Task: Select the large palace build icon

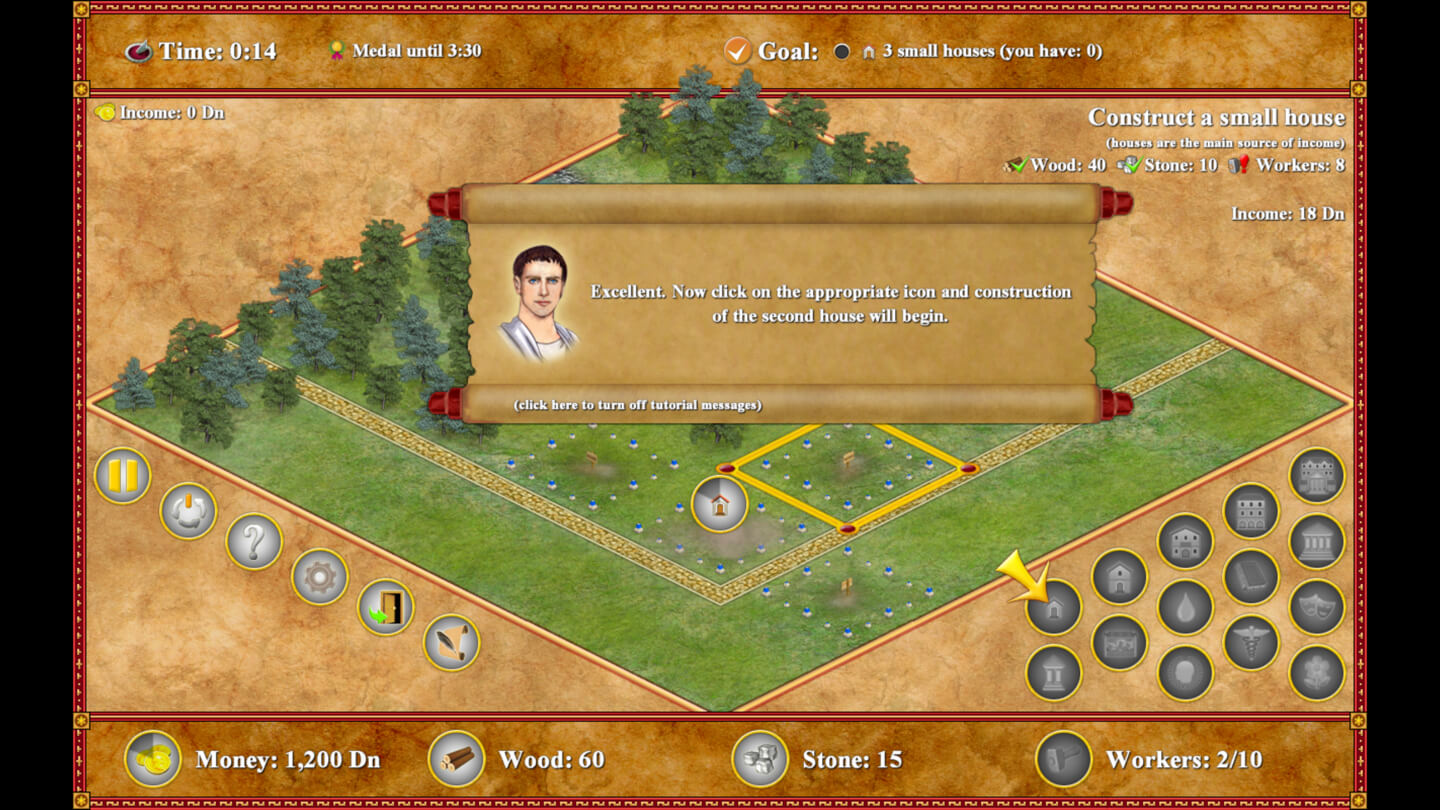Action: (x=1317, y=476)
